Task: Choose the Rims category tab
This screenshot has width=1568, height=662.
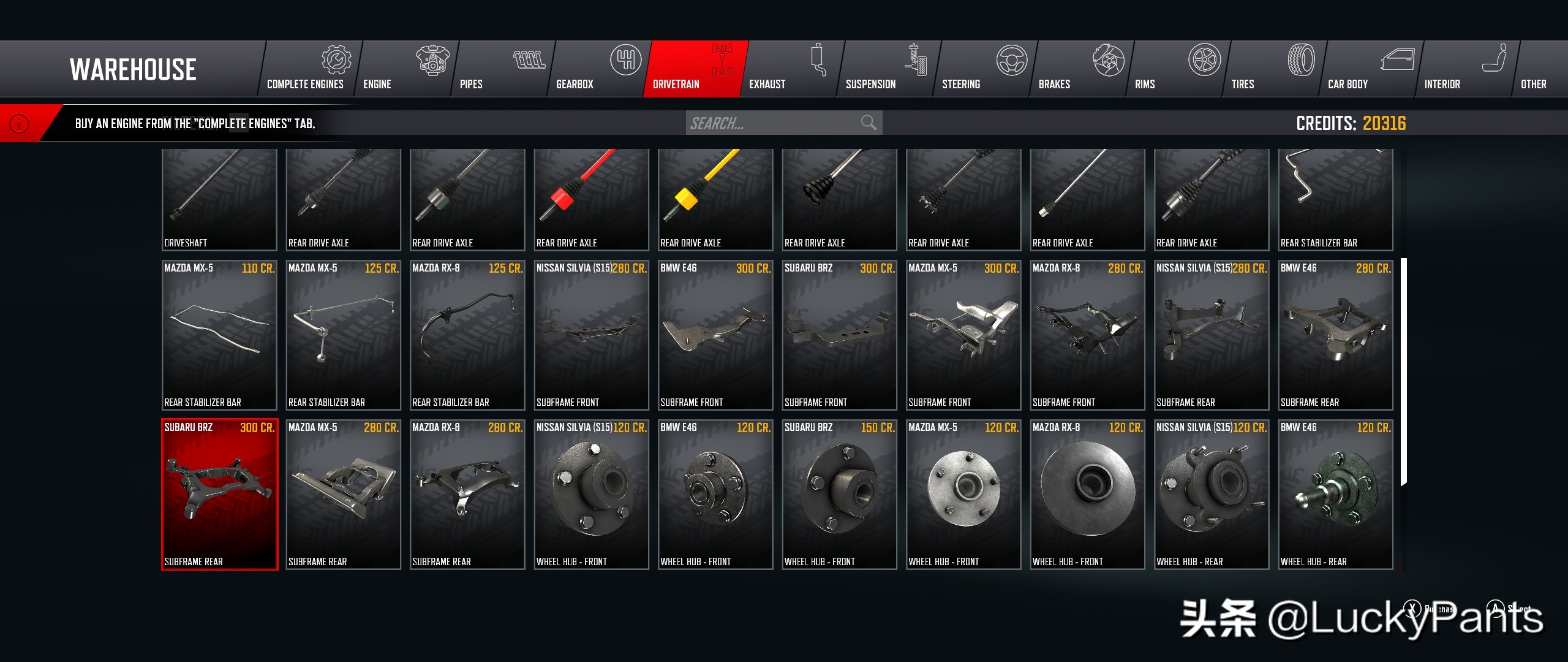Action: [1177, 69]
